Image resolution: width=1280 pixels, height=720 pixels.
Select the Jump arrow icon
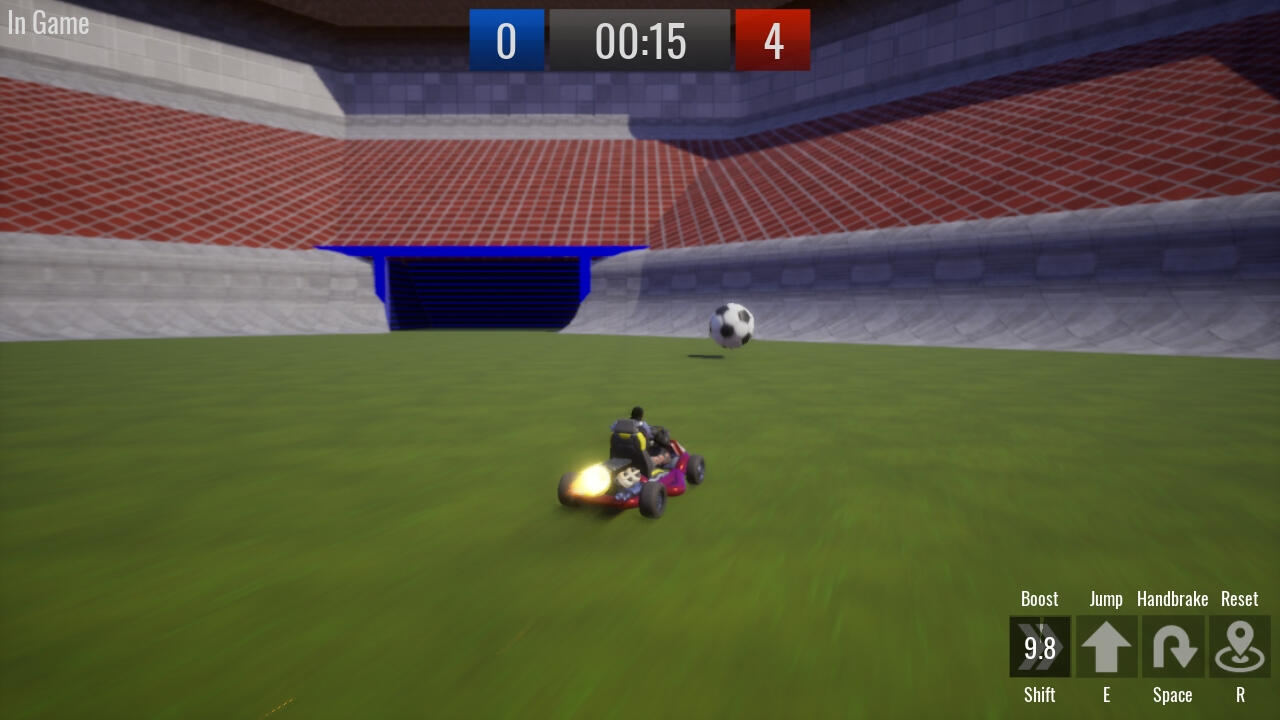(x=1106, y=647)
